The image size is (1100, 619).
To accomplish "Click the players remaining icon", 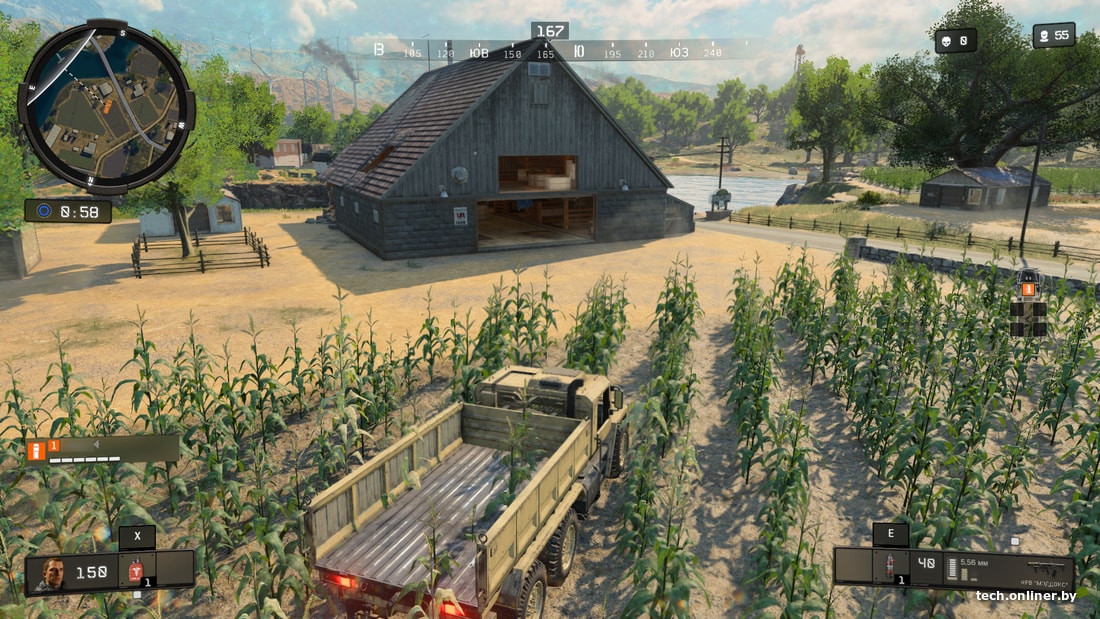I will pos(1045,36).
